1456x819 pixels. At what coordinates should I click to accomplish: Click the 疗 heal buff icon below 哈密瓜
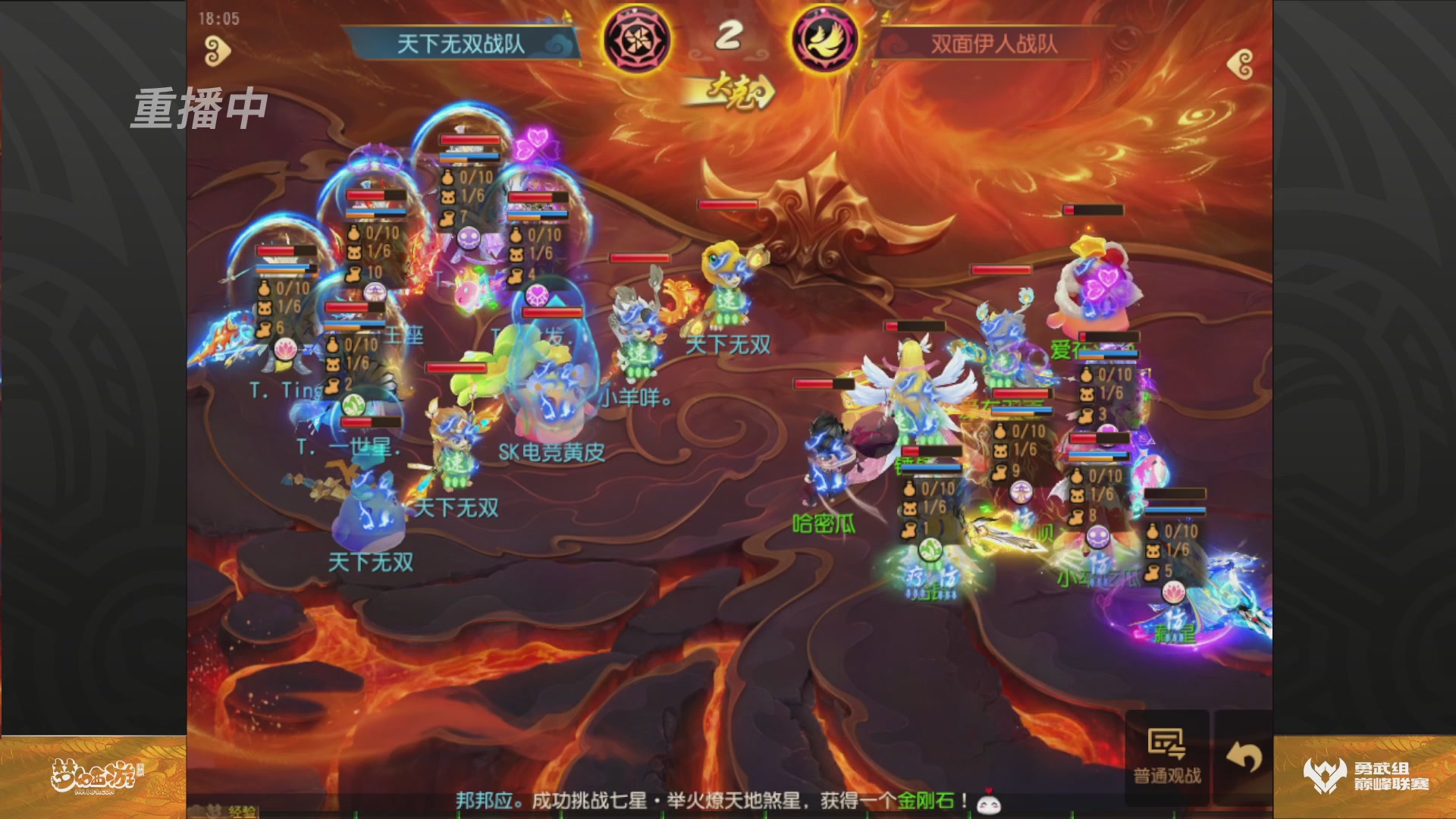[918, 577]
